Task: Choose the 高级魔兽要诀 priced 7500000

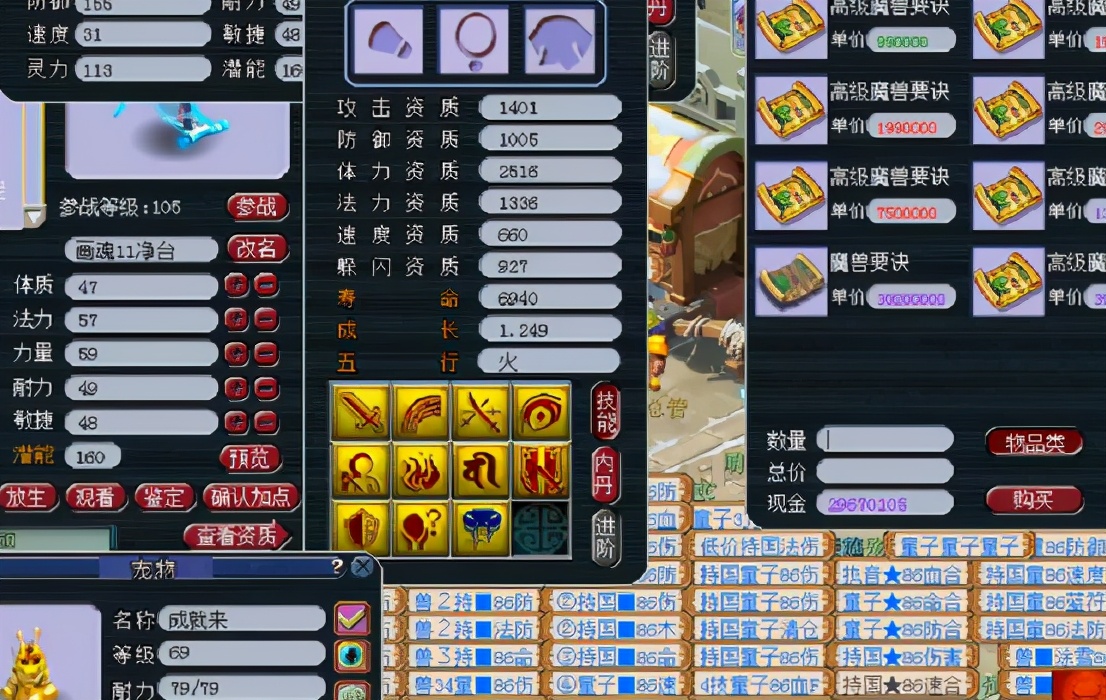Action: pyautogui.click(x=791, y=196)
